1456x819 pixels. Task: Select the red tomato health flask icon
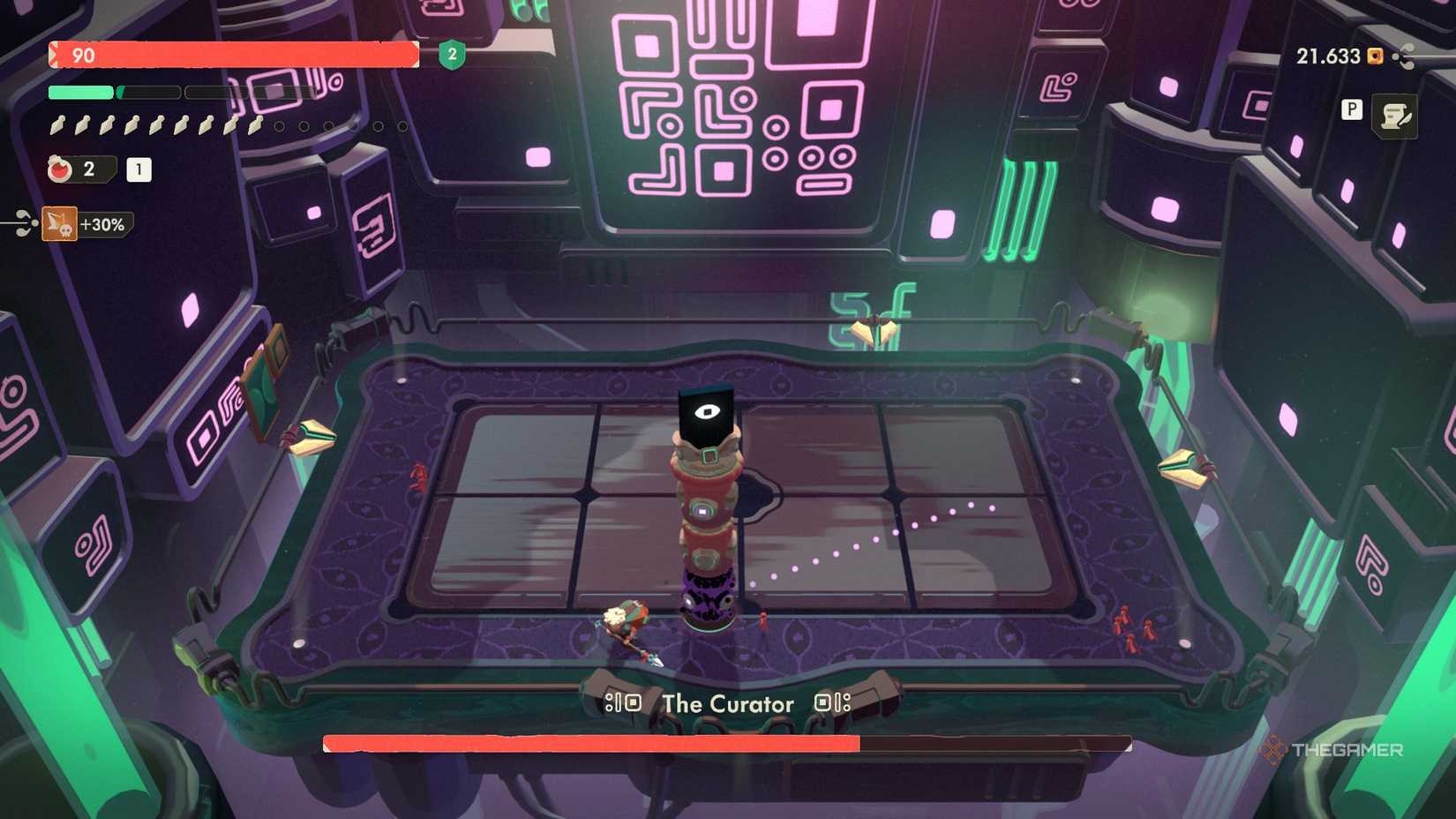coord(59,168)
